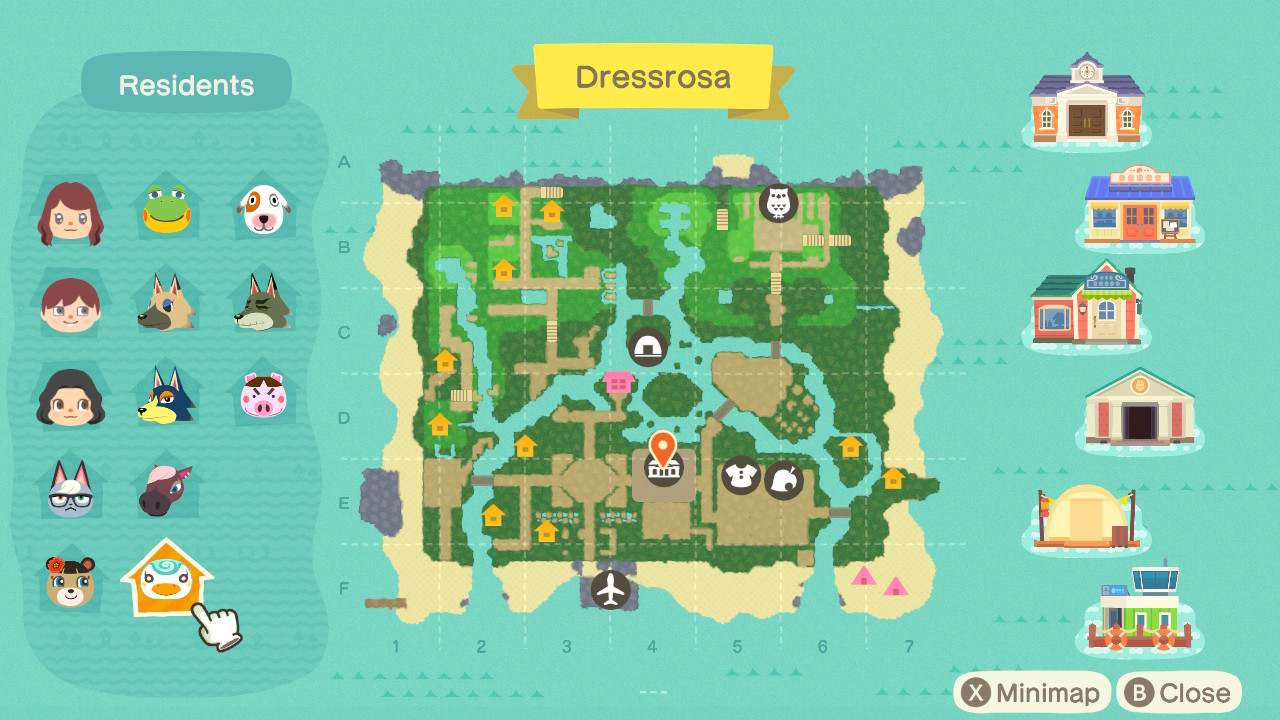This screenshot has width=1280, height=720.
Task: Click the Dressrosa banner title
Action: [x=652, y=77]
